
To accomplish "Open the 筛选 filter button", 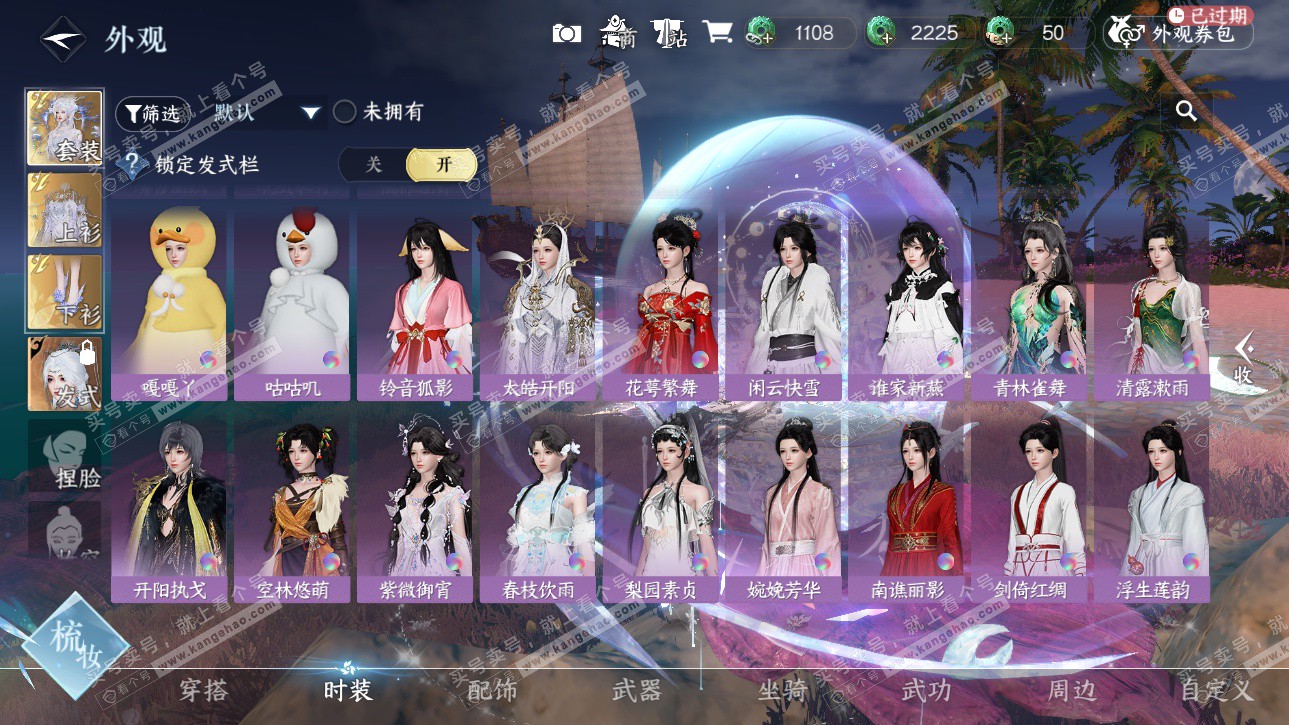I will pyautogui.click(x=153, y=113).
